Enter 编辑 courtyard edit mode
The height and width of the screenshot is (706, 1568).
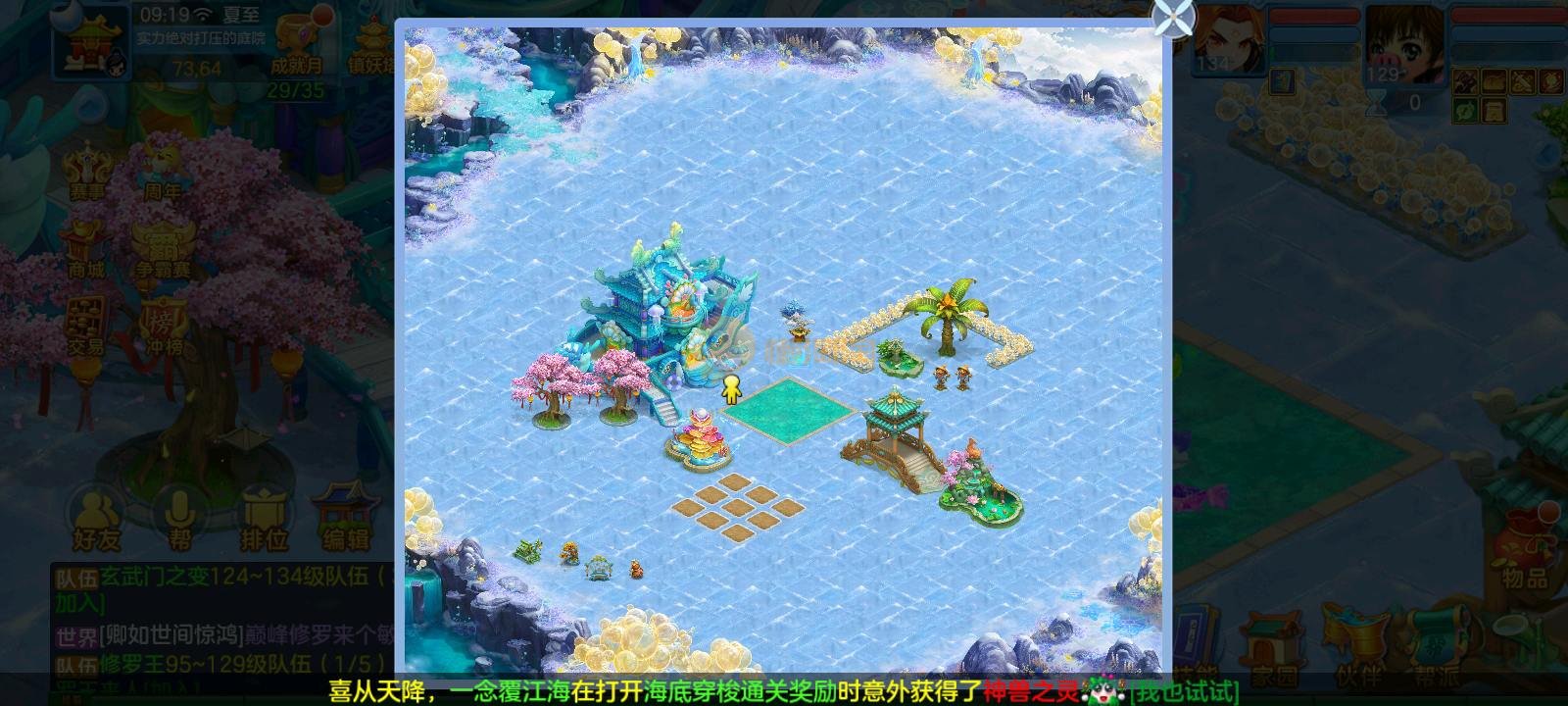pos(346,518)
